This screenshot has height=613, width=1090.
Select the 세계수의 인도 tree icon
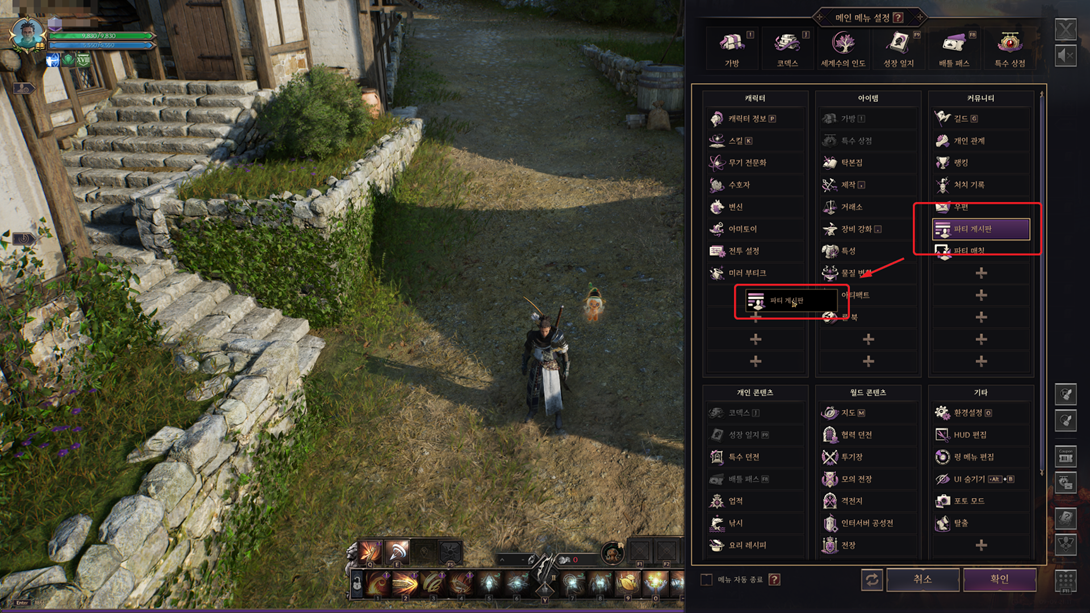pos(843,47)
